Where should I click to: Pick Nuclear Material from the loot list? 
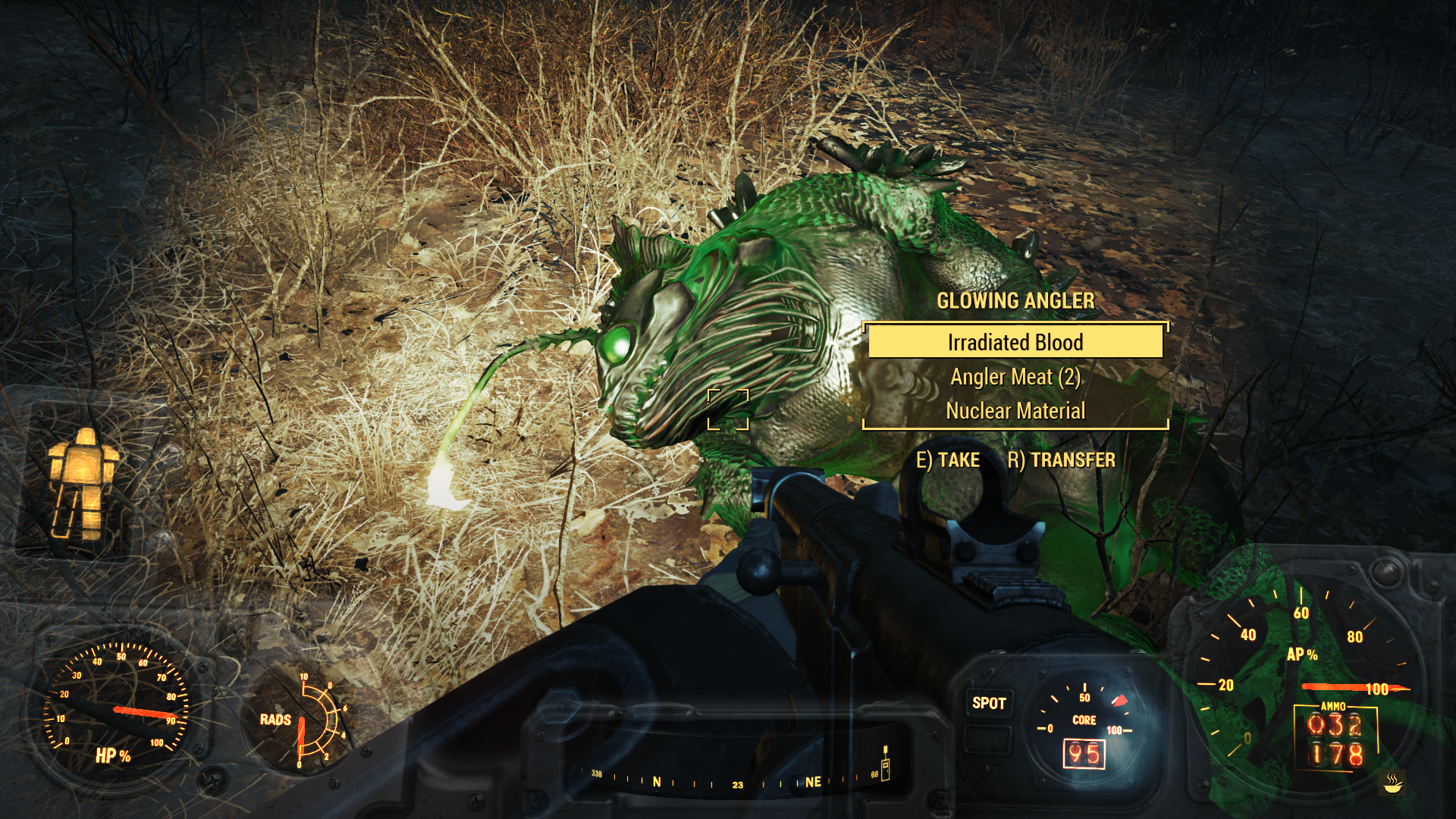coord(1015,411)
